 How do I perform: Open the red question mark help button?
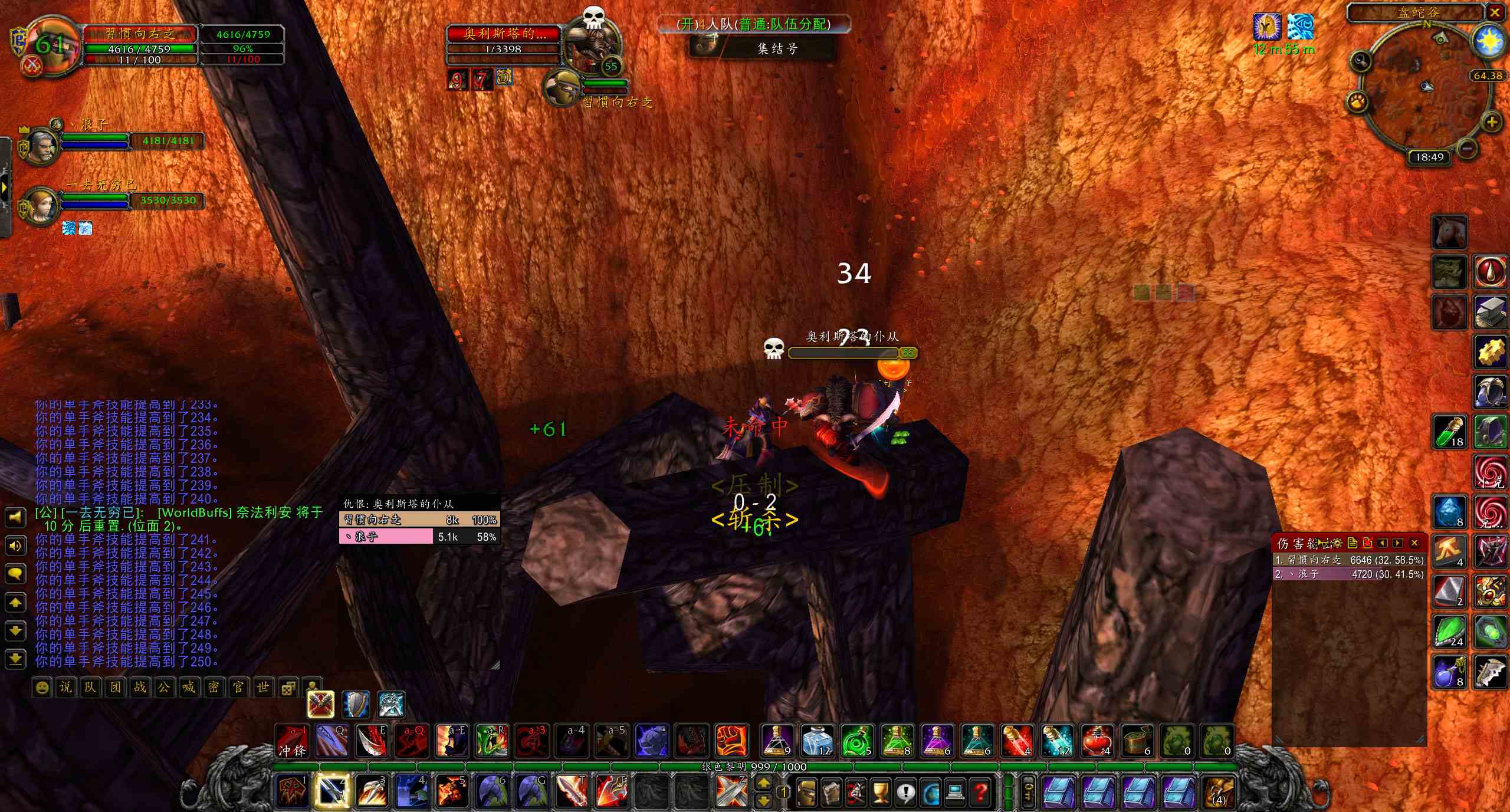point(980,792)
